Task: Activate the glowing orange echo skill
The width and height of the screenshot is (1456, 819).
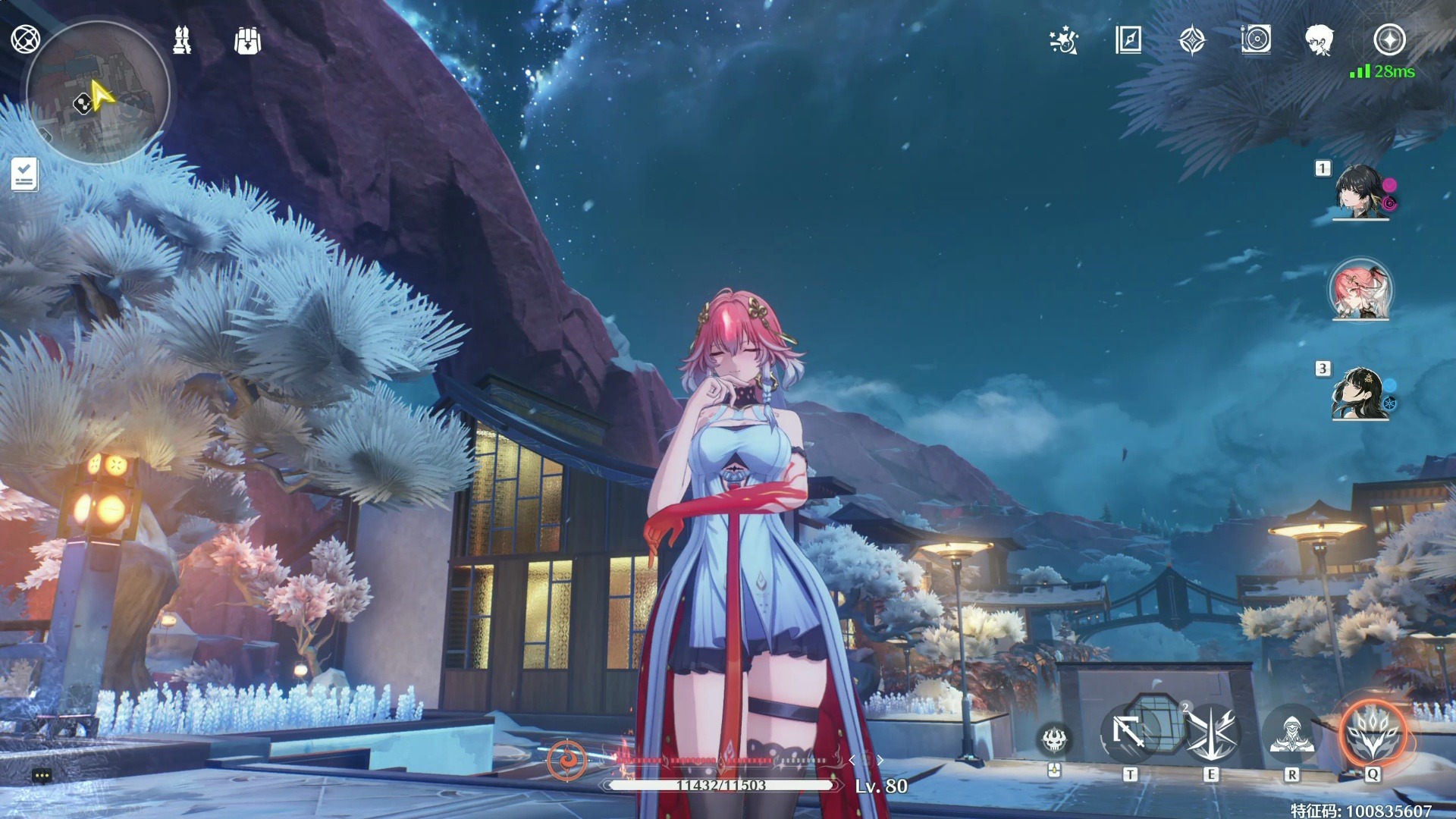Action: pos(1373,733)
